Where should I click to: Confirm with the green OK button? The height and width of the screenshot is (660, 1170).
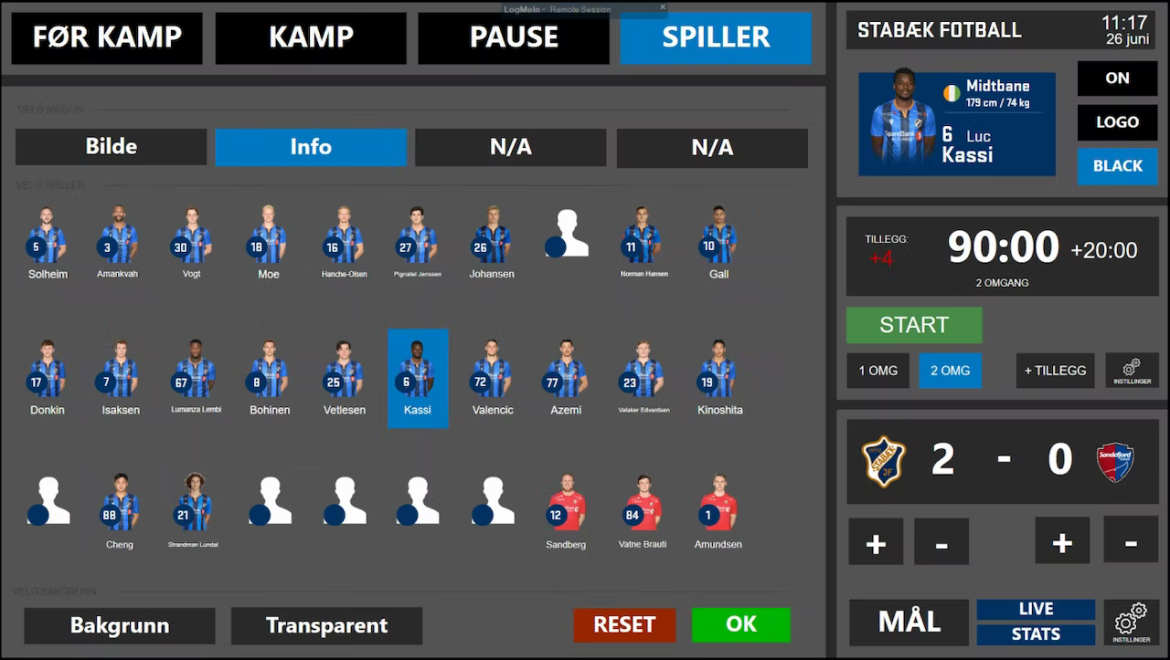coord(741,625)
